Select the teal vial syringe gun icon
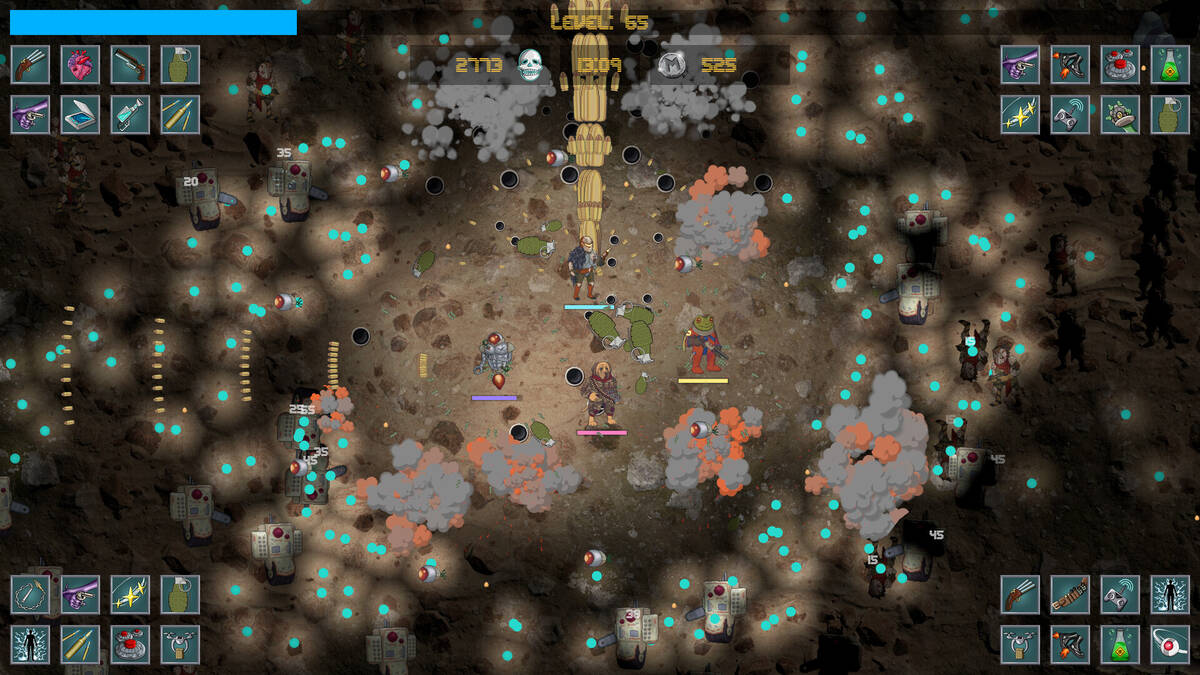This screenshot has height=675, width=1200. pos(130,114)
